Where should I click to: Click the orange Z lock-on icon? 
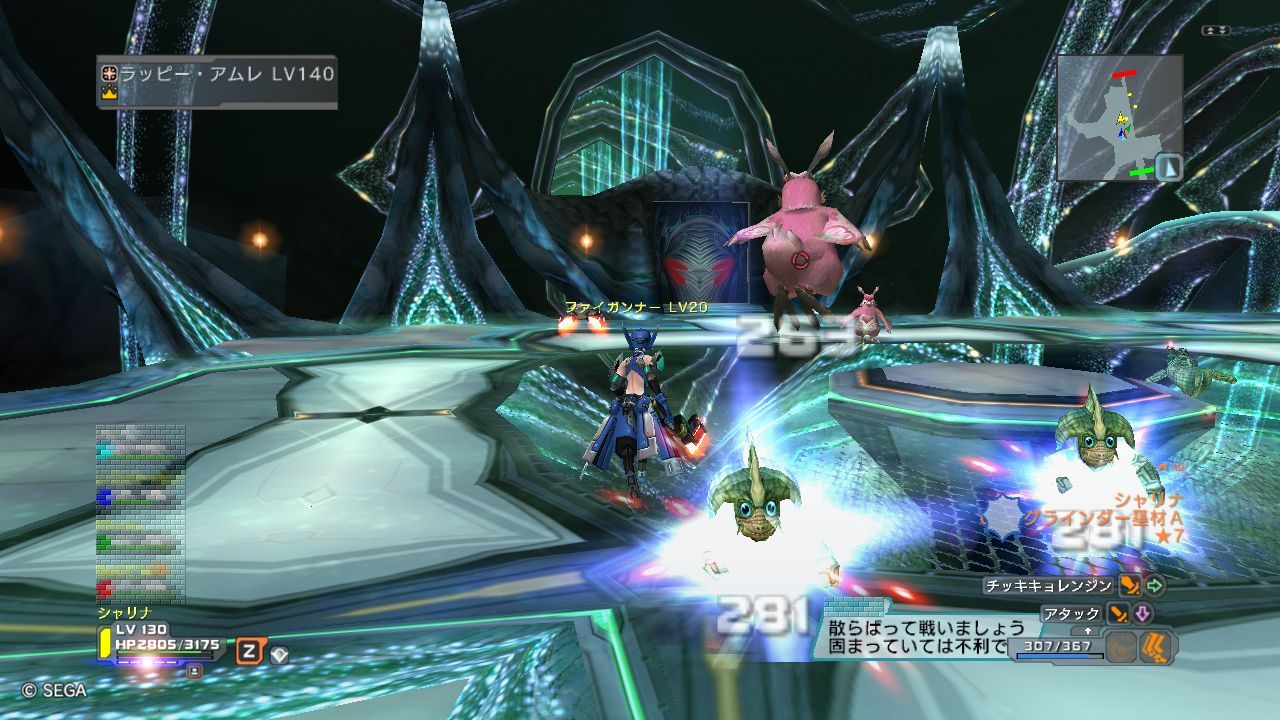pos(247,652)
